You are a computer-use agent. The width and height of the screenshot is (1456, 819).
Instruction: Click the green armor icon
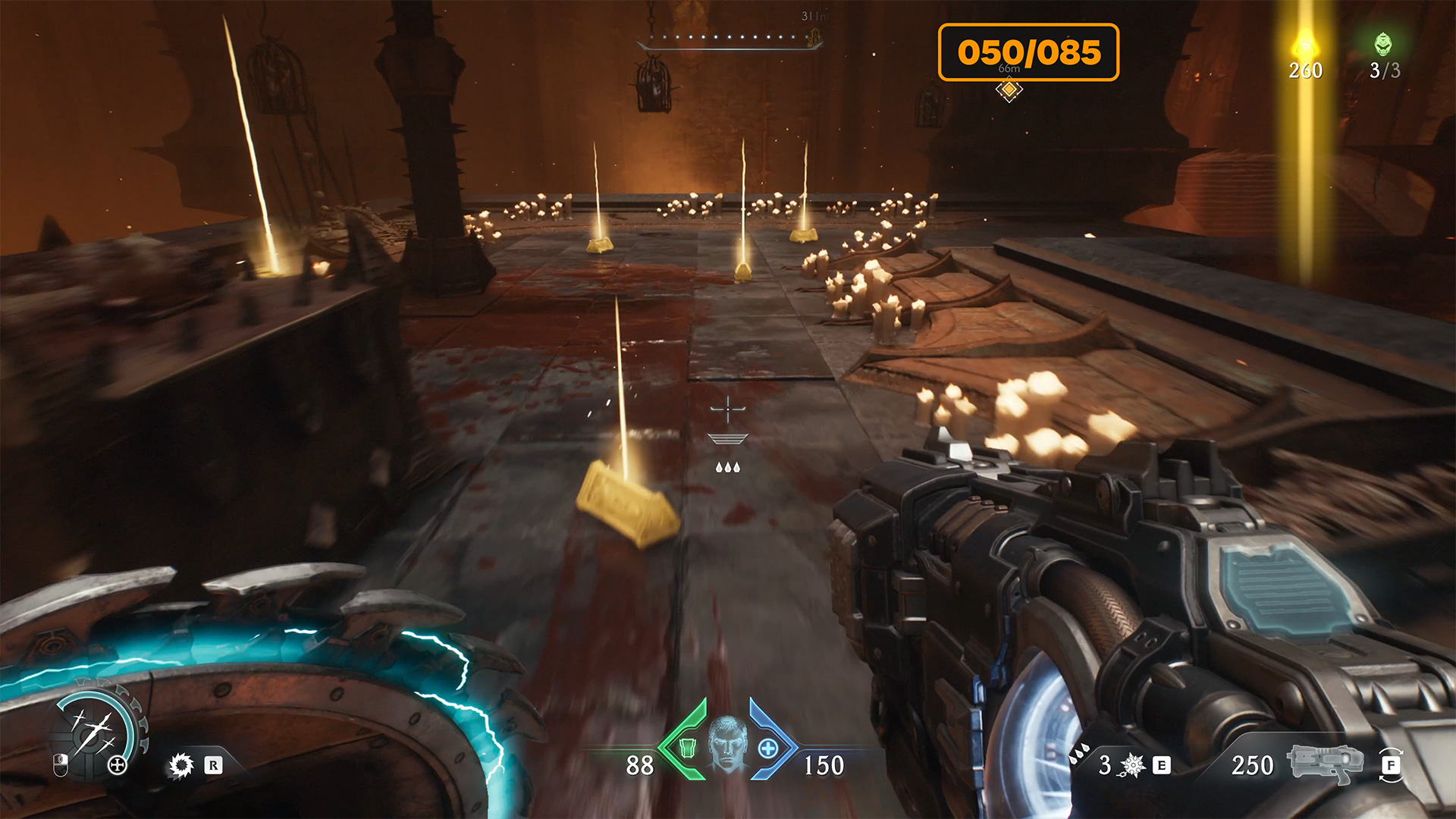pyautogui.click(x=688, y=748)
